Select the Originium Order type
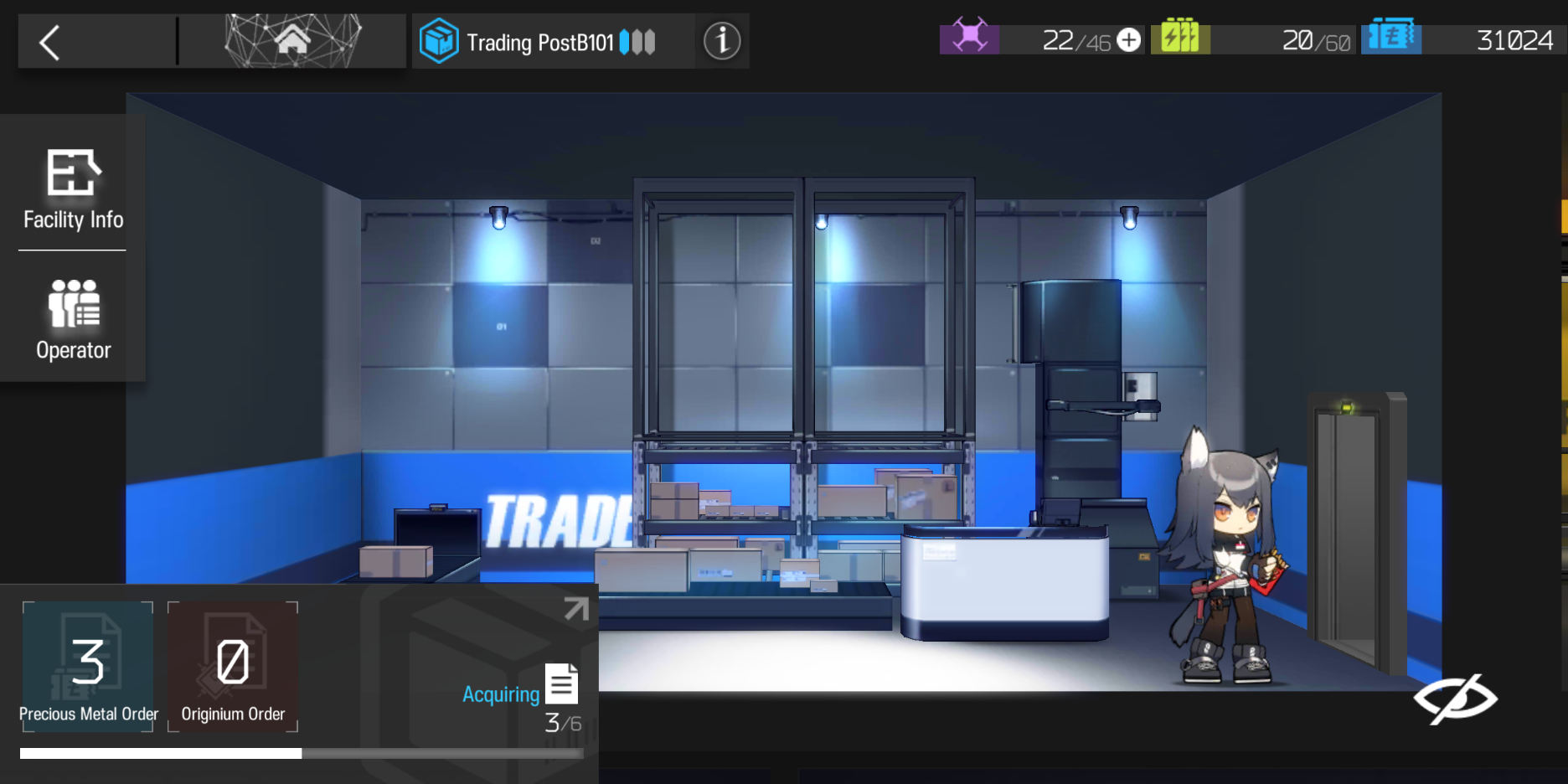Viewport: 1568px width, 784px height. (233, 666)
